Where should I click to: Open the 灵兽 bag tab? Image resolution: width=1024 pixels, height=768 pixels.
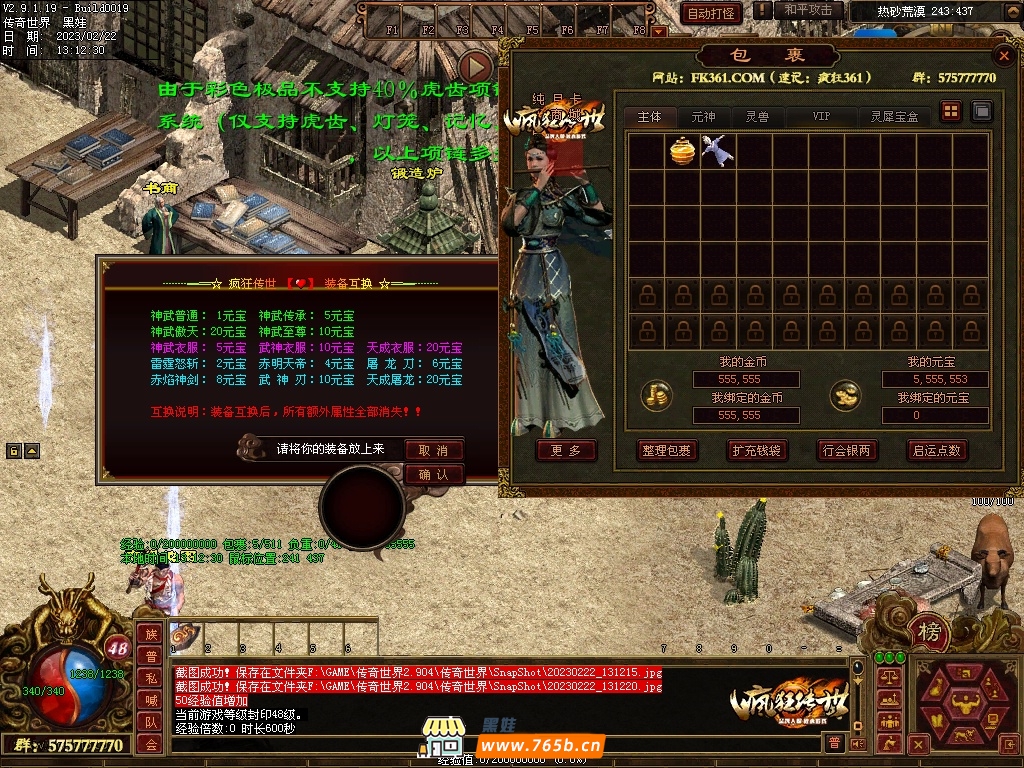pos(757,117)
